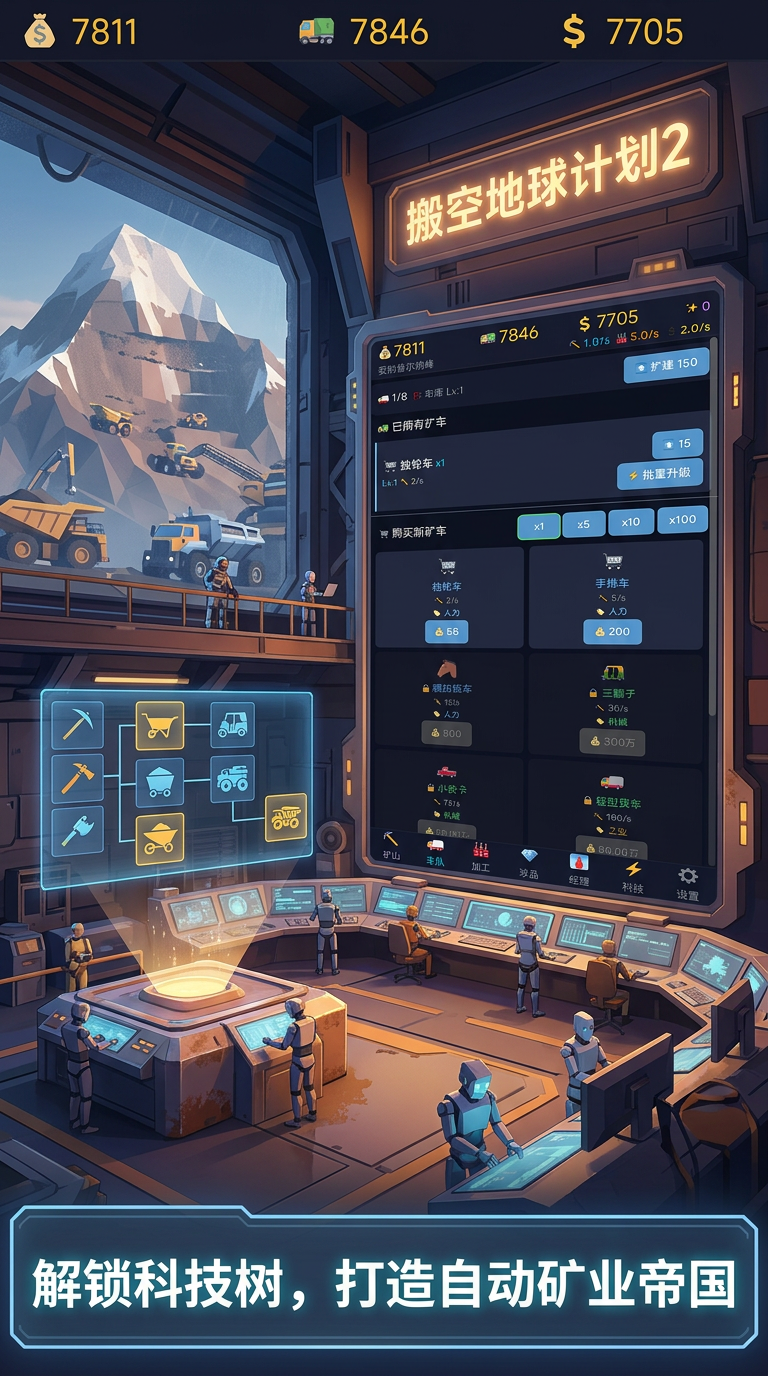Screen dimensions: 768x1376
Task: Click the blue 15 upgrade button
Action: click(x=677, y=444)
